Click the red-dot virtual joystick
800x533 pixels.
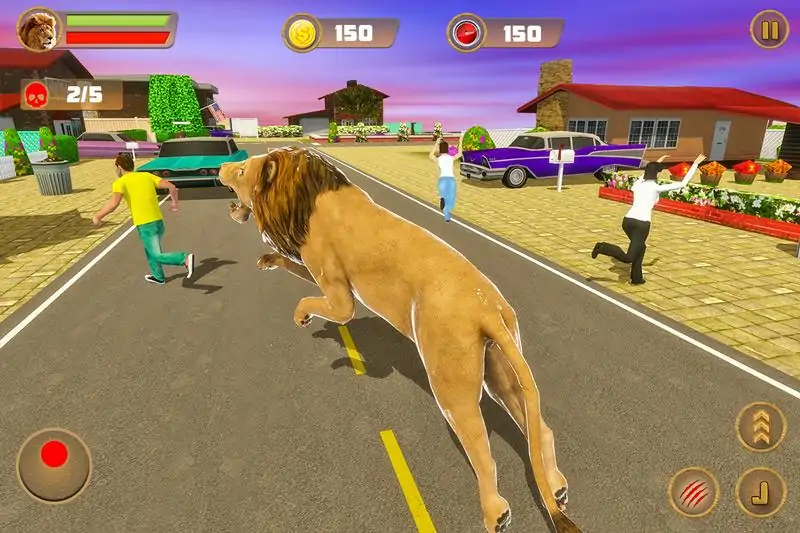pyautogui.click(x=54, y=465)
